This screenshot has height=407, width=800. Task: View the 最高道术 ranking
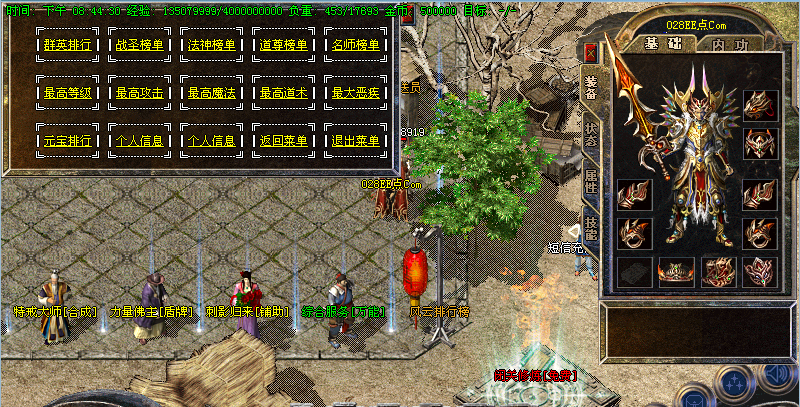tap(284, 93)
